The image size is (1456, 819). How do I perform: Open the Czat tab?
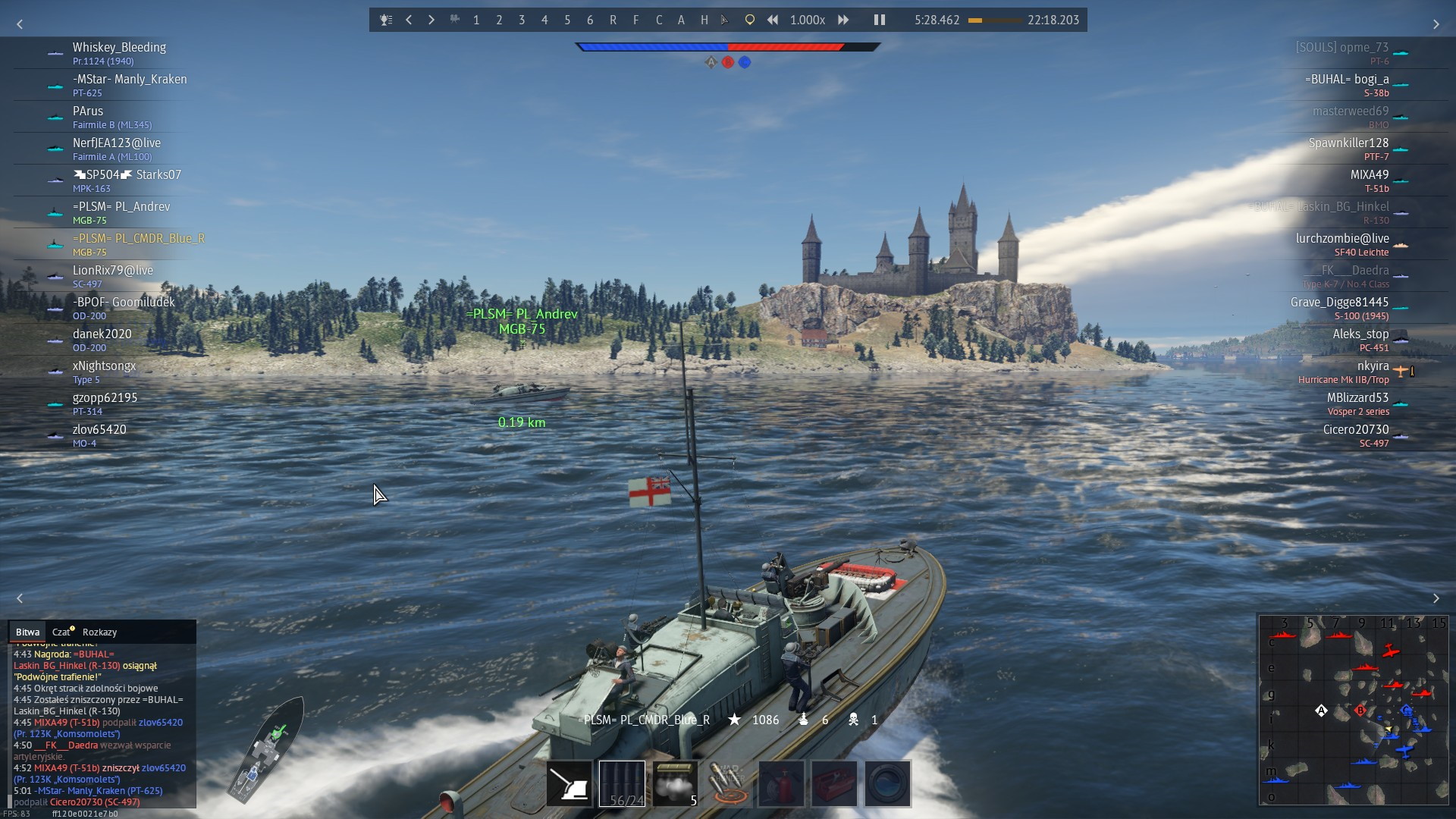61,632
